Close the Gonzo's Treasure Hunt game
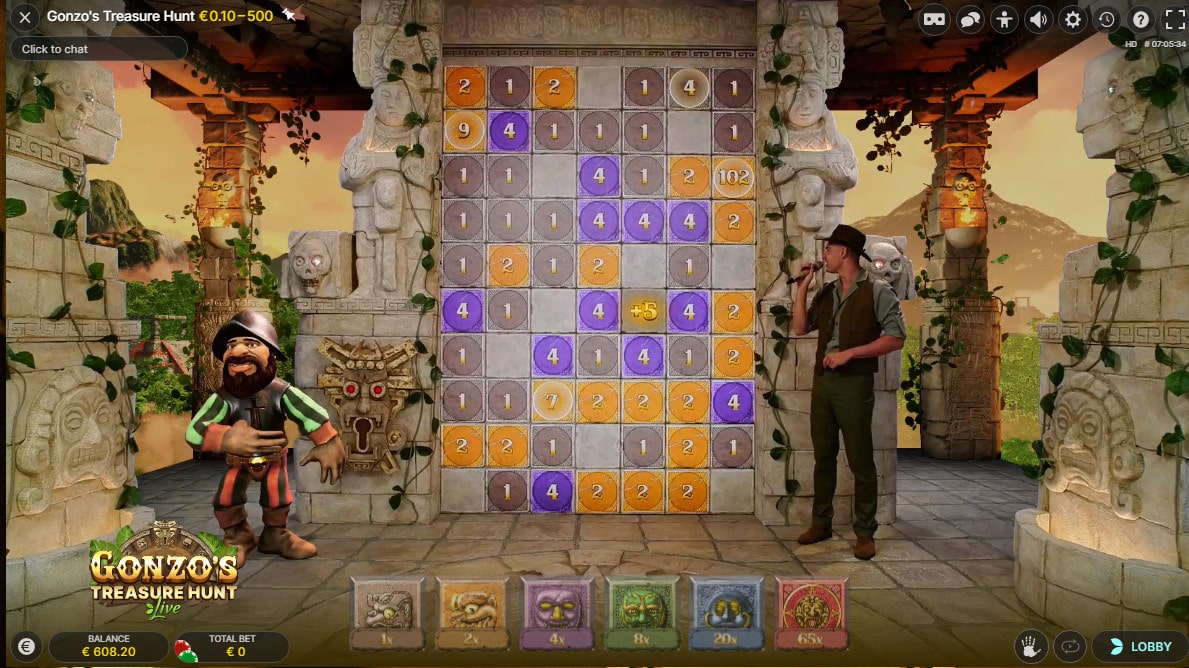1189x668 pixels. coord(26,17)
